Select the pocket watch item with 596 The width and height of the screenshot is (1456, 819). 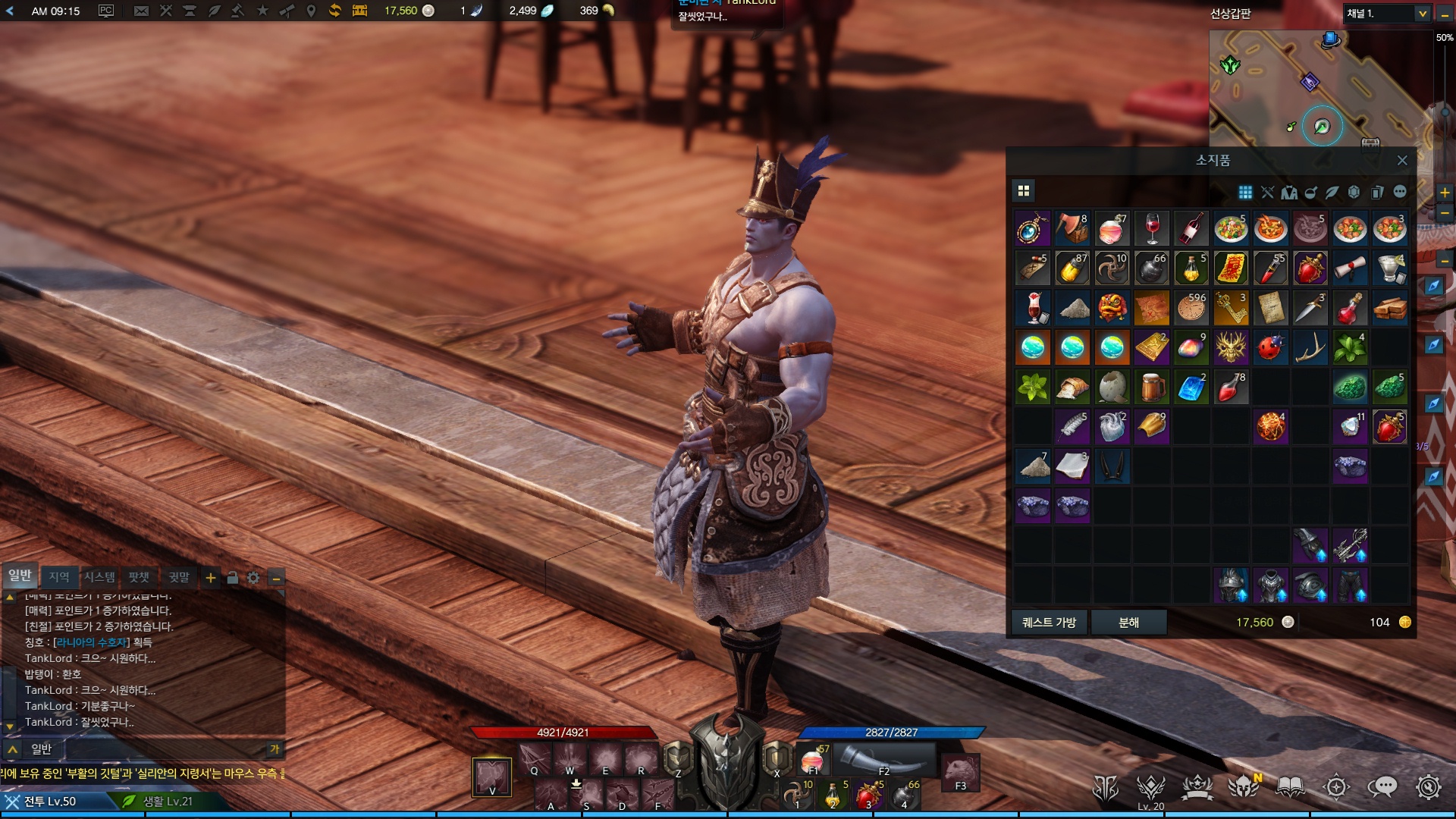[1191, 308]
